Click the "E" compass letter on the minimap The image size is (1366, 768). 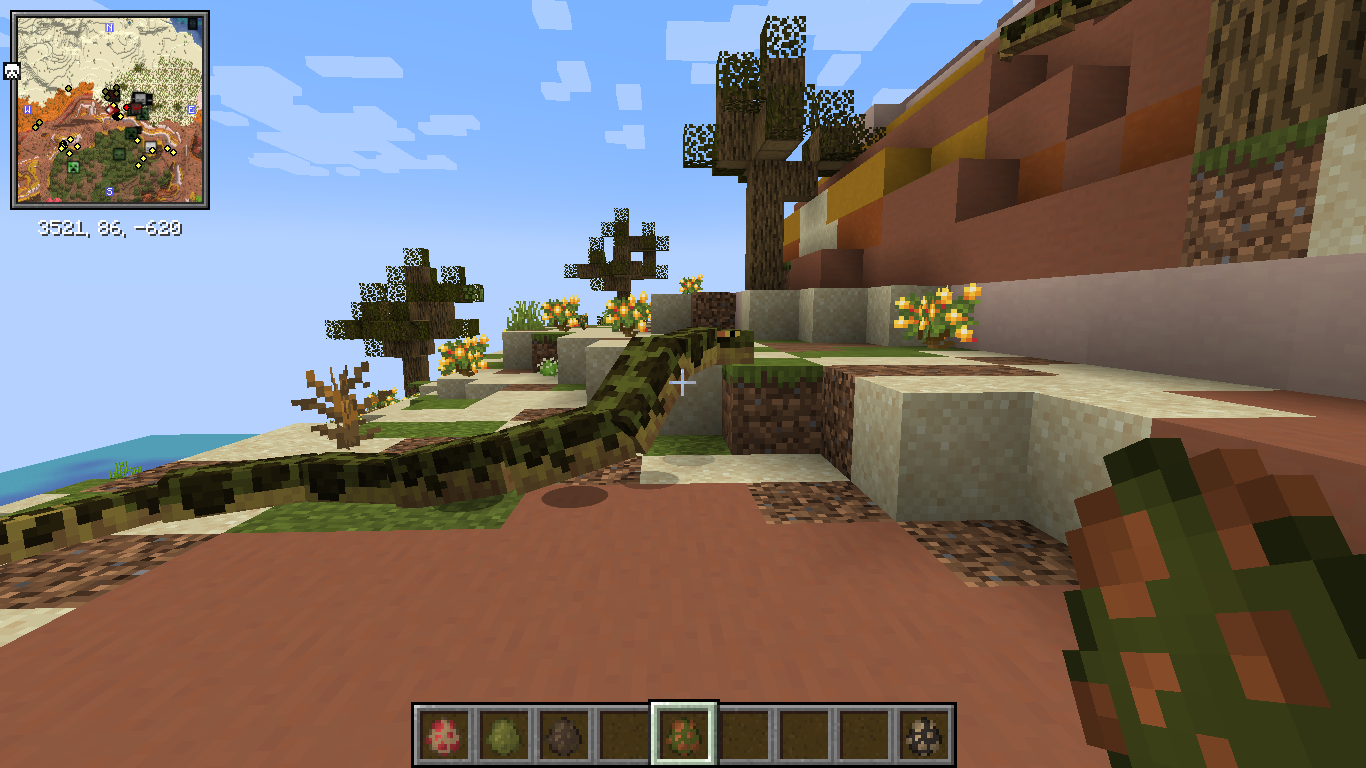pyautogui.click(x=191, y=109)
